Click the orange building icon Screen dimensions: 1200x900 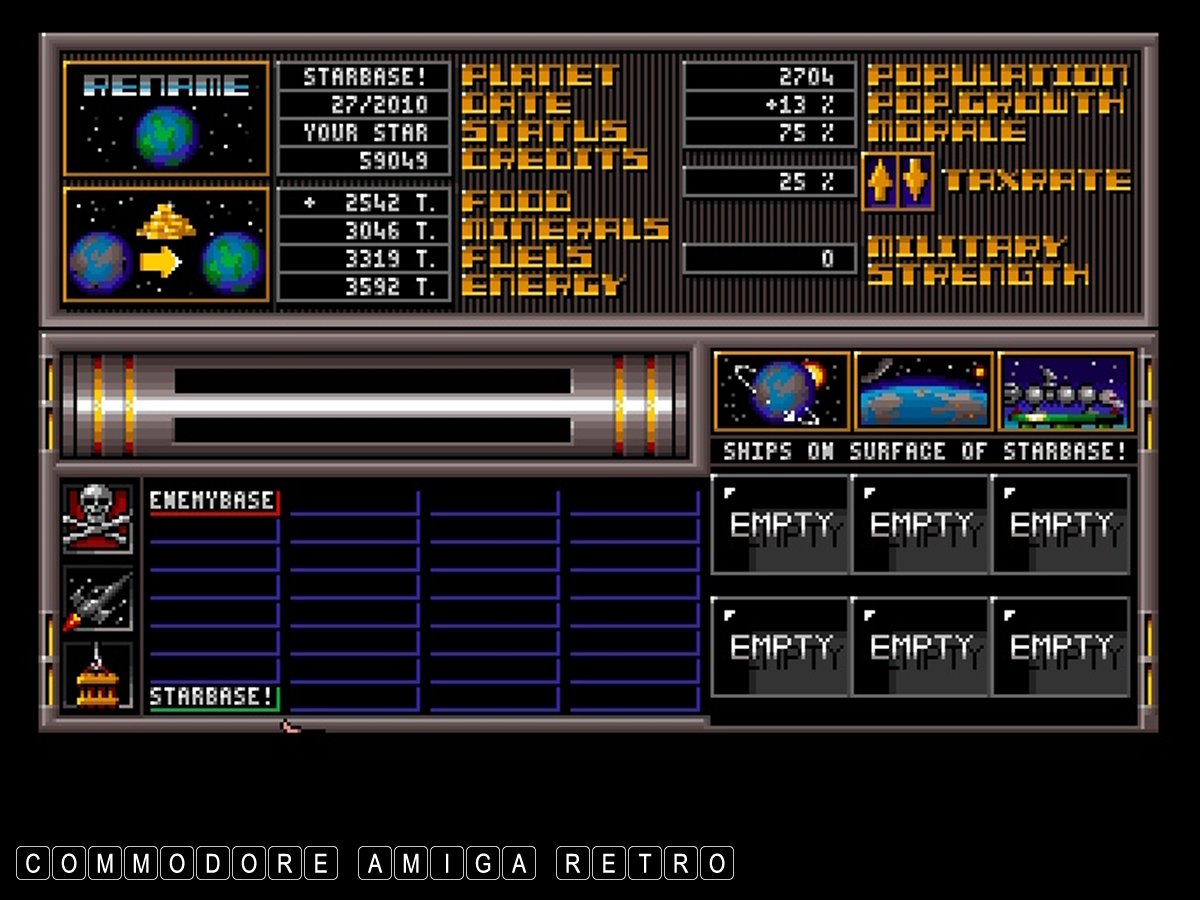pyautogui.click(x=97, y=676)
